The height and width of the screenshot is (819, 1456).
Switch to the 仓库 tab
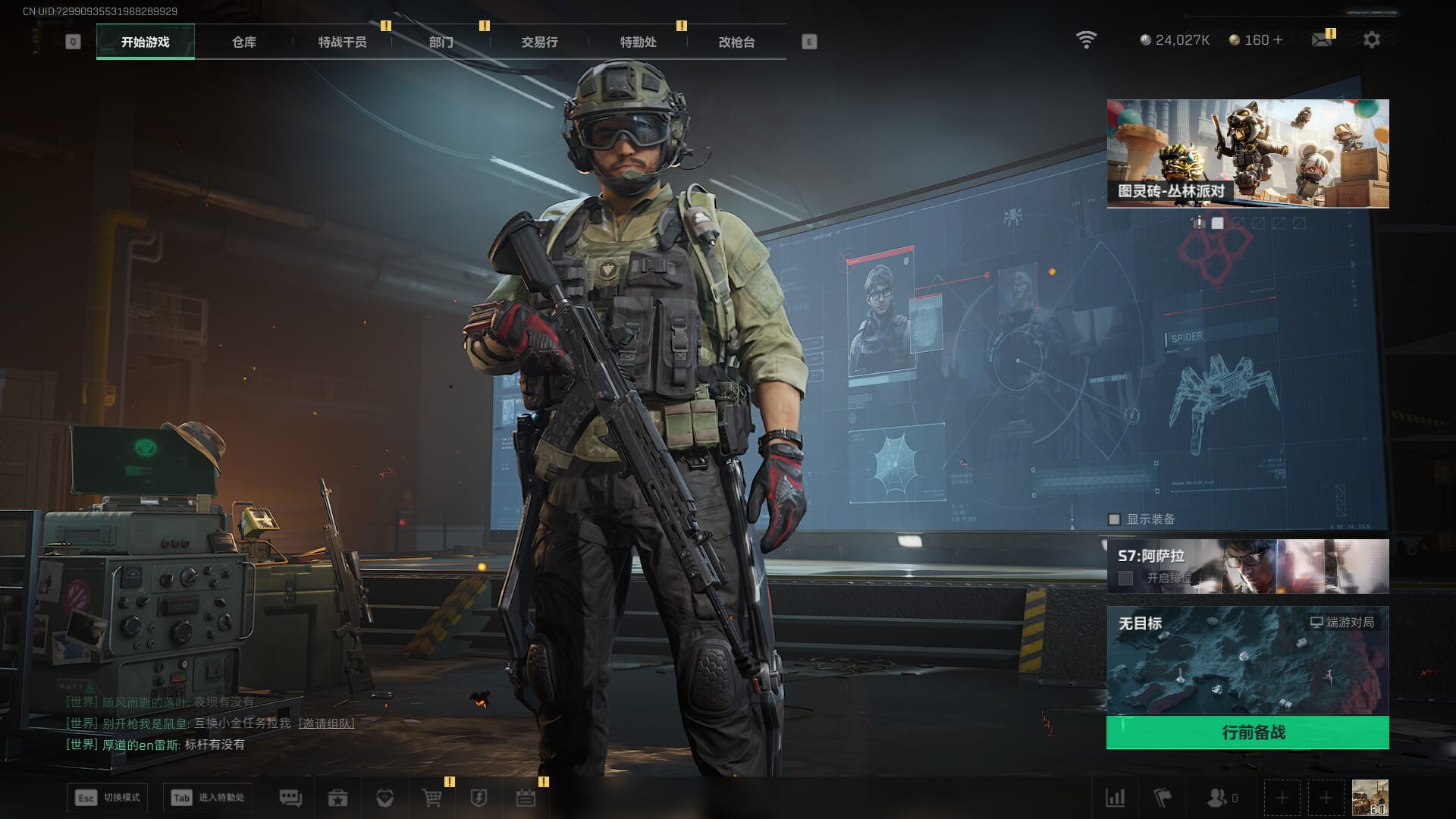[244, 42]
